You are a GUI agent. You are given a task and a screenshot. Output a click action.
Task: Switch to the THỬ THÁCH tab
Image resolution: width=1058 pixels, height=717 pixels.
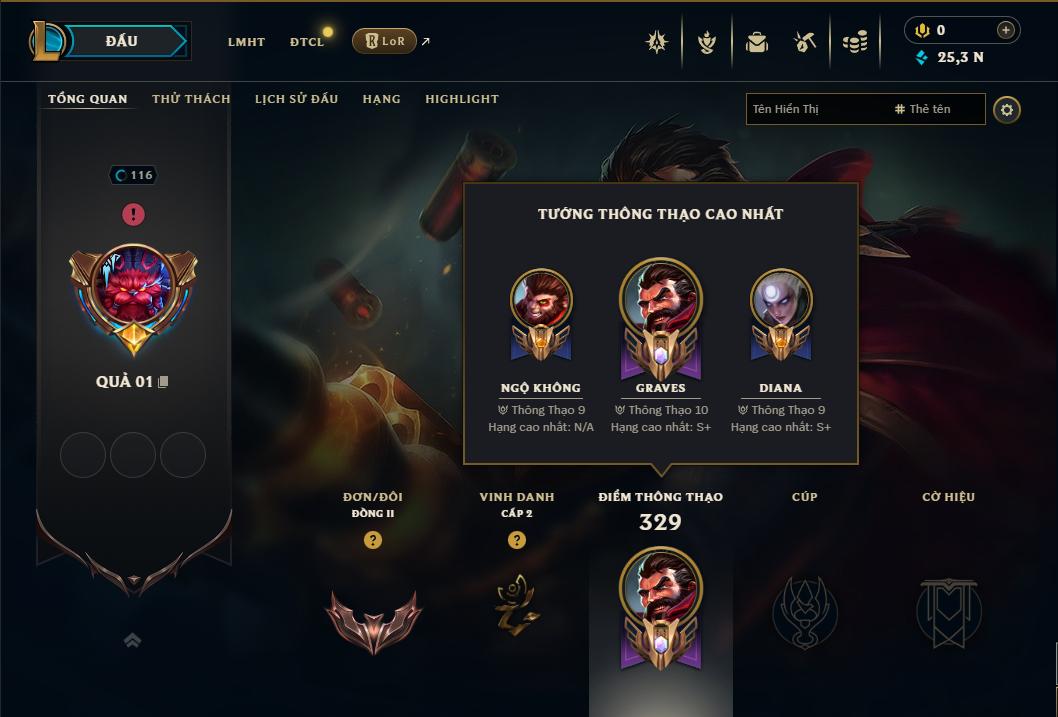point(191,99)
